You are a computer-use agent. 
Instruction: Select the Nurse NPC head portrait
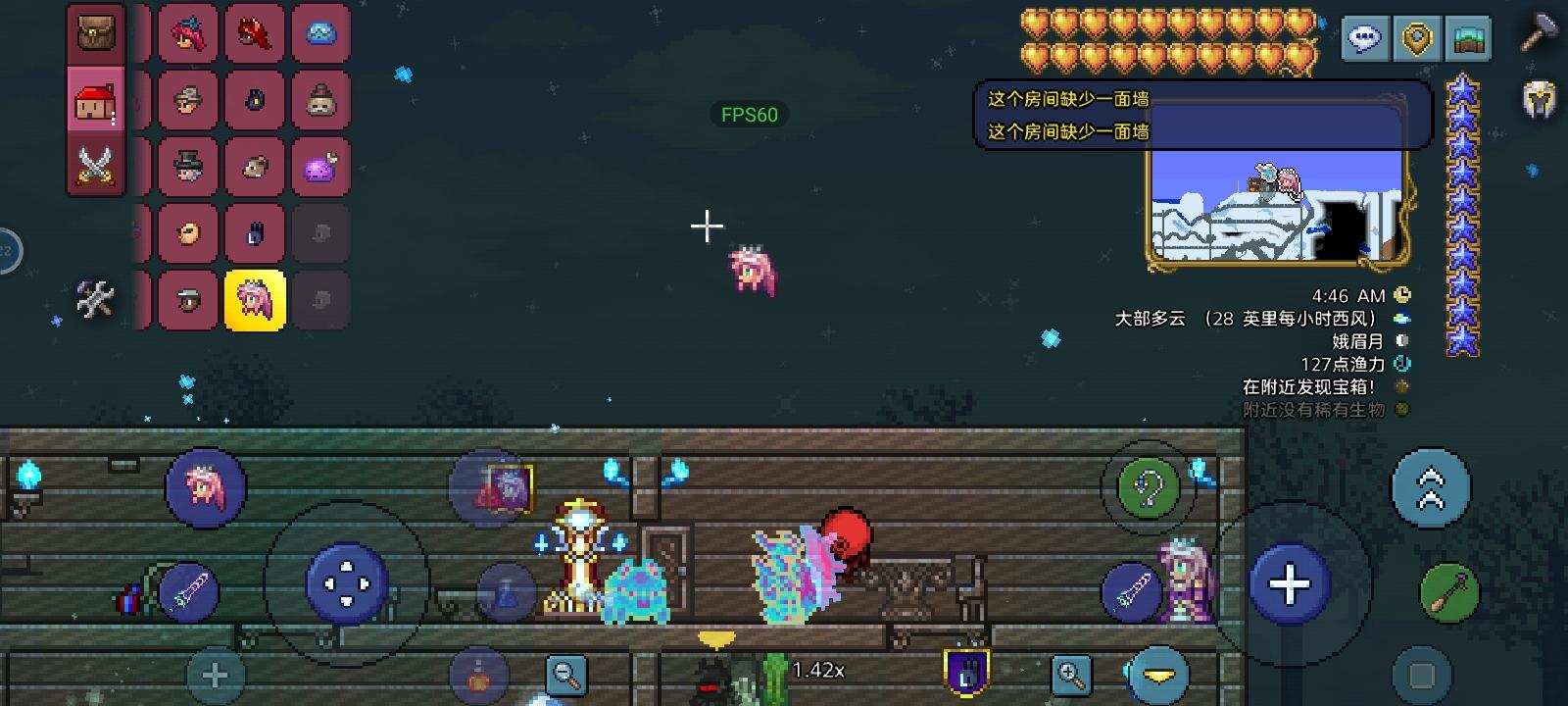188,31
